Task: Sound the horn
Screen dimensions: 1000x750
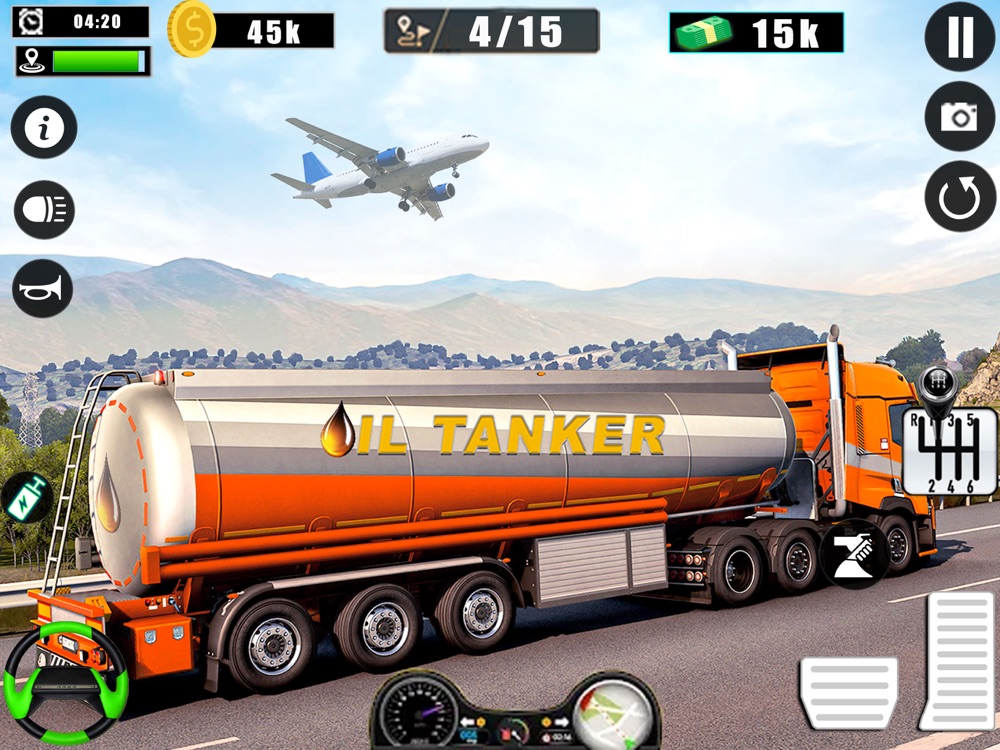Action: coord(43,288)
